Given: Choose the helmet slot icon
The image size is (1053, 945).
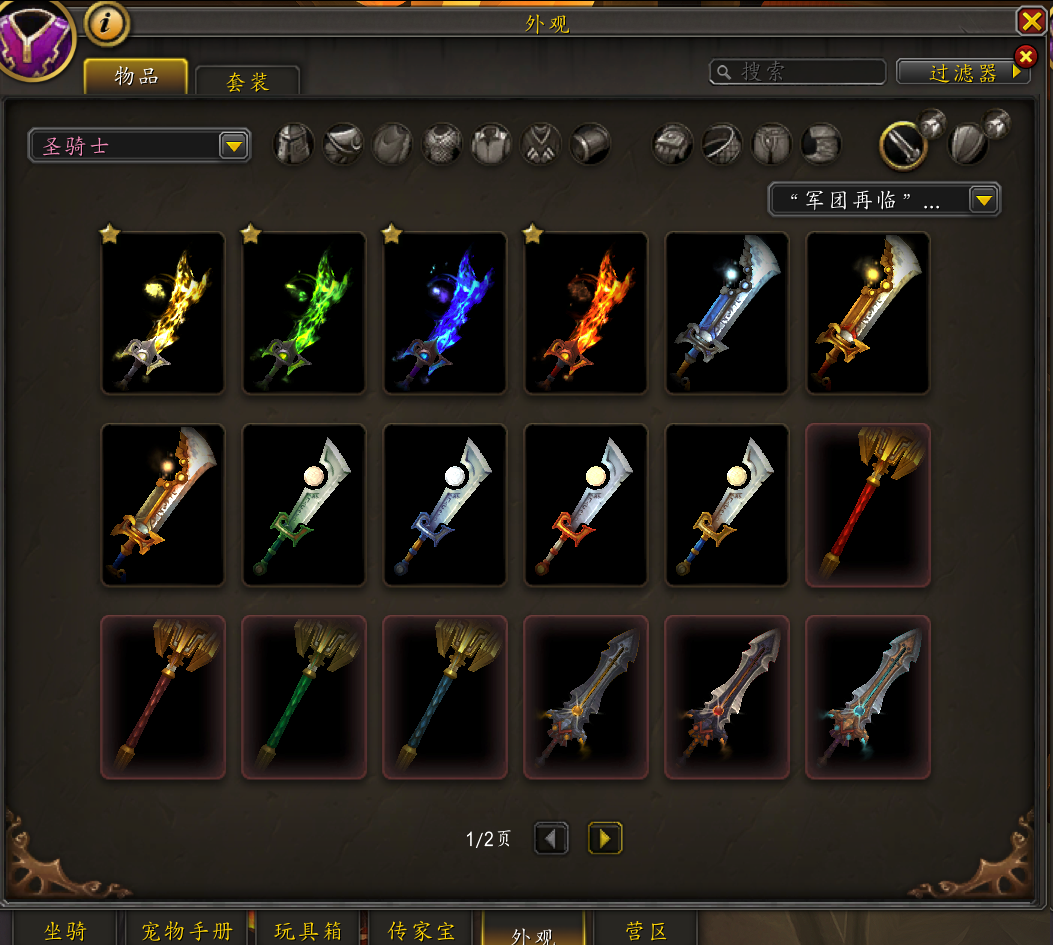Looking at the screenshot, I should [x=294, y=145].
